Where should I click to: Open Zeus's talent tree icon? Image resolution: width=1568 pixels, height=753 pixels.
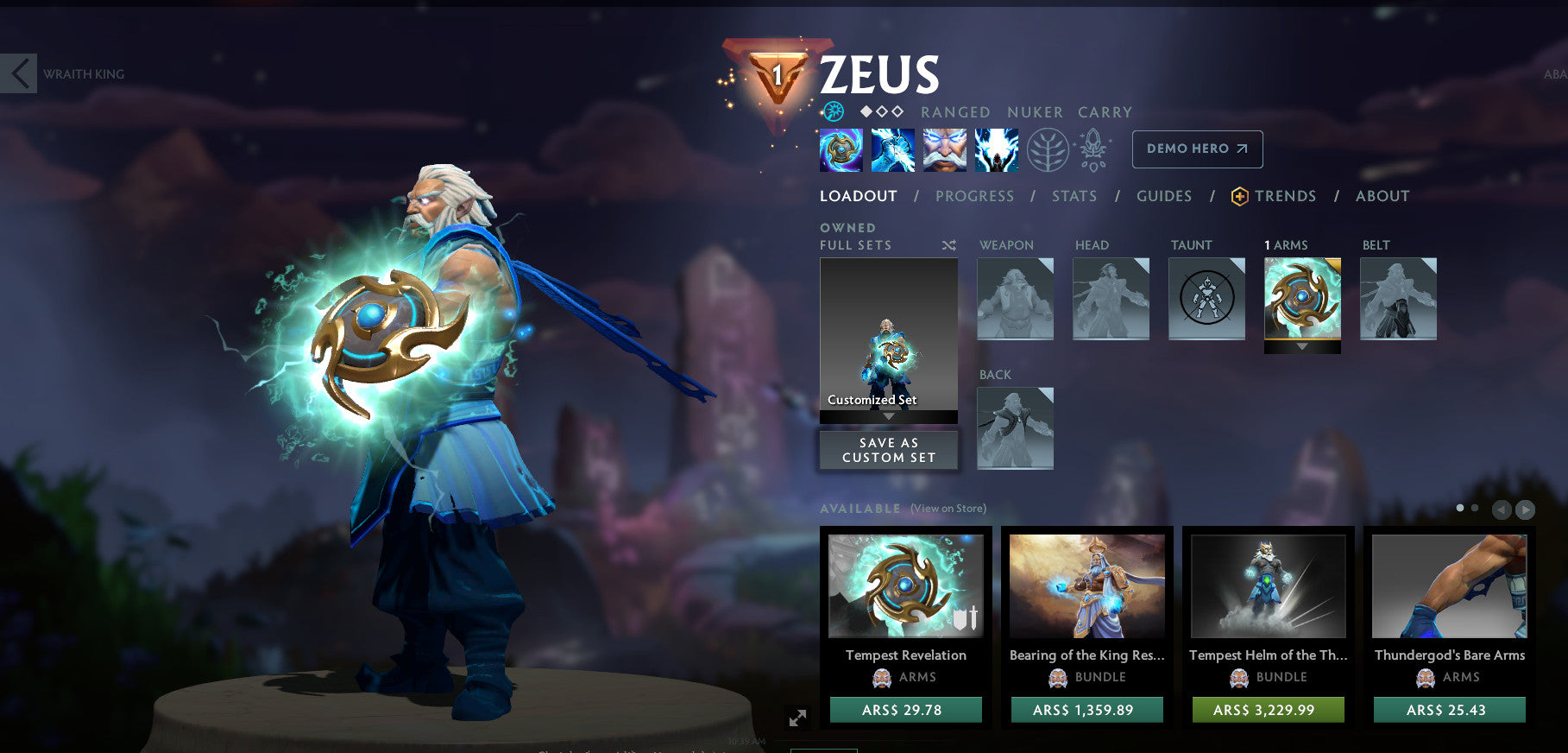[1046, 149]
